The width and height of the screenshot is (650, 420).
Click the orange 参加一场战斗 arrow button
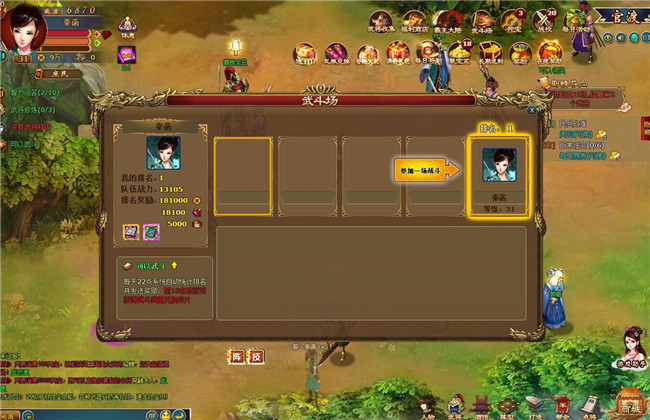tap(426, 170)
